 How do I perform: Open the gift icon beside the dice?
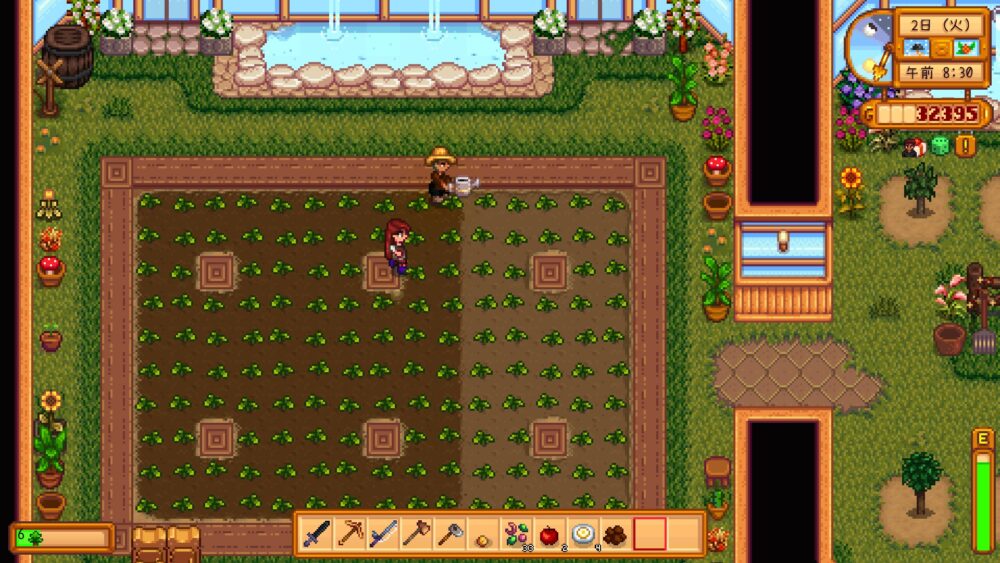tap(913, 146)
